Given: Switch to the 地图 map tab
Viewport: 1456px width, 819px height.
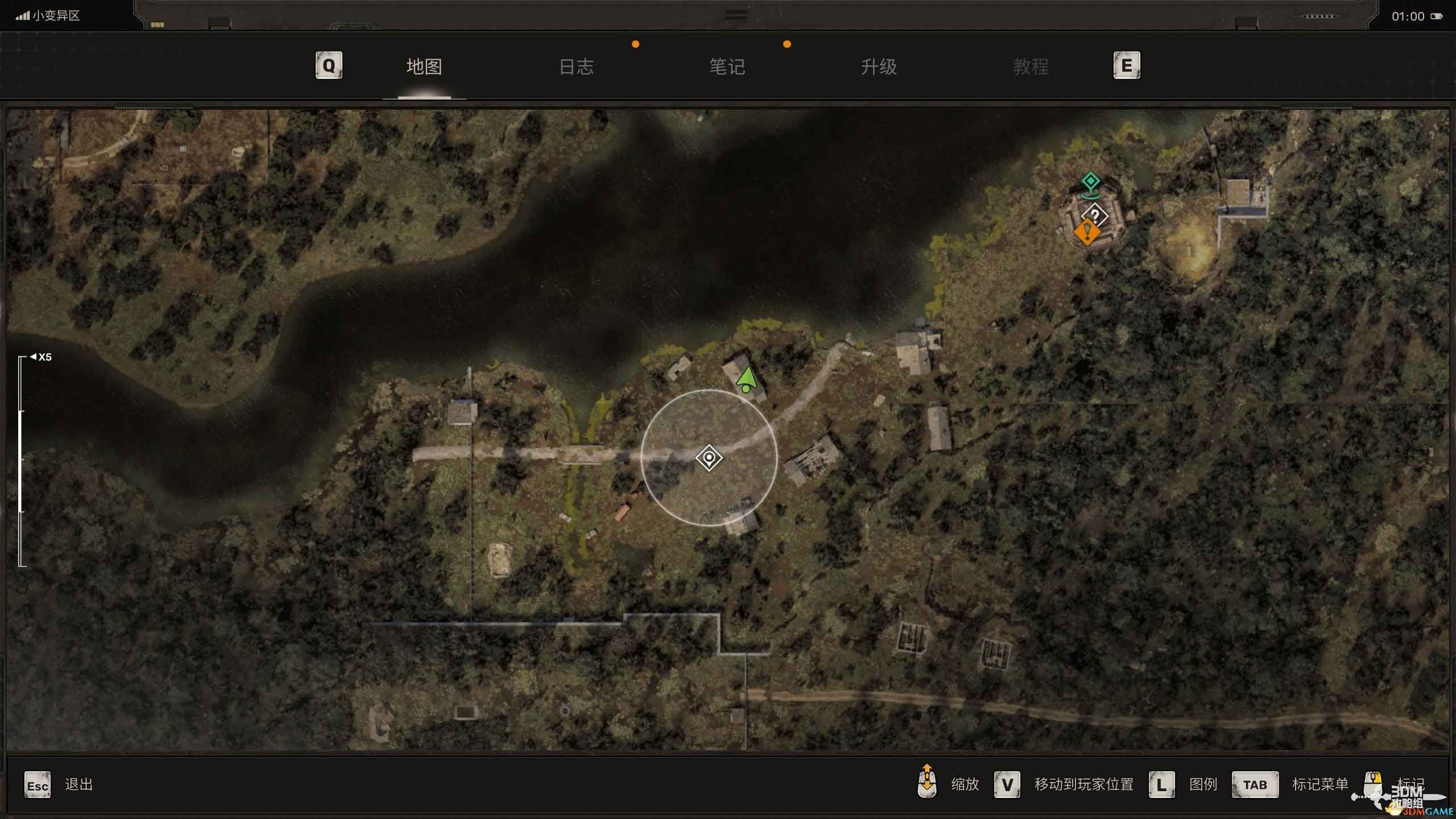Looking at the screenshot, I should 424,67.
